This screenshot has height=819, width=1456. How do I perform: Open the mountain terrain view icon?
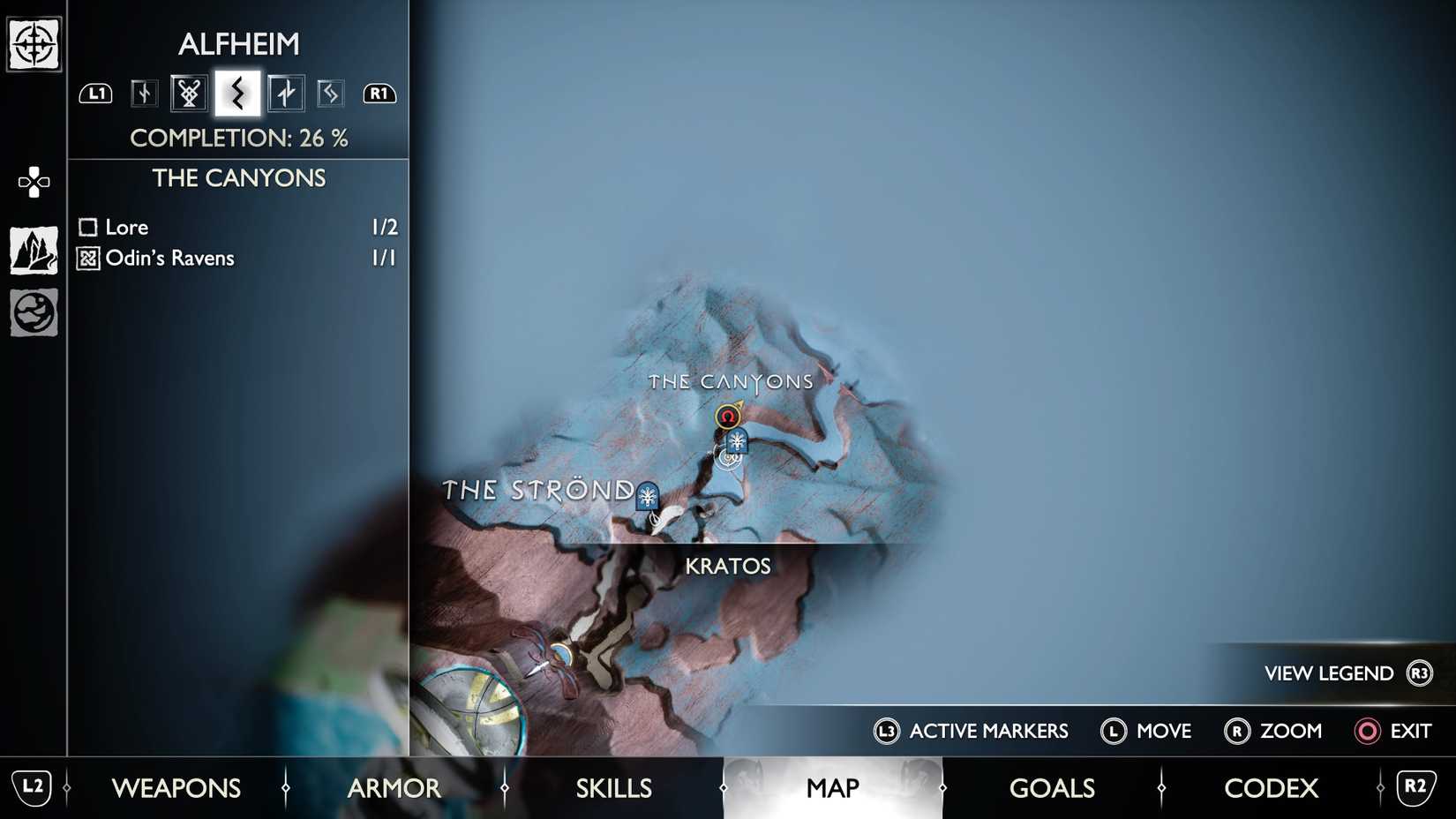[x=33, y=248]
